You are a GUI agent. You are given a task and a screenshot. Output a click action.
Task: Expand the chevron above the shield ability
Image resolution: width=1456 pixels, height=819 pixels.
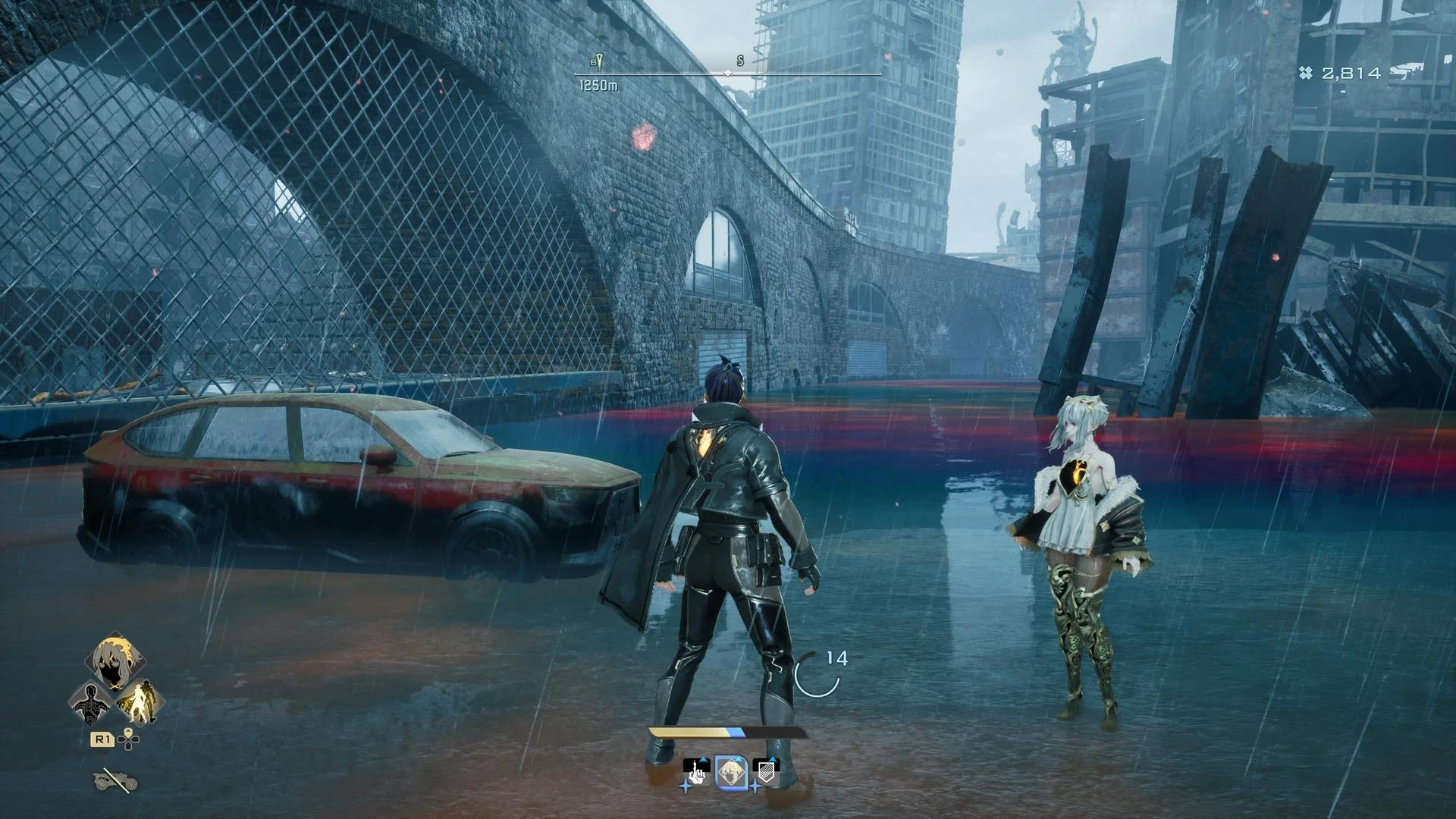tap(772, 758)
